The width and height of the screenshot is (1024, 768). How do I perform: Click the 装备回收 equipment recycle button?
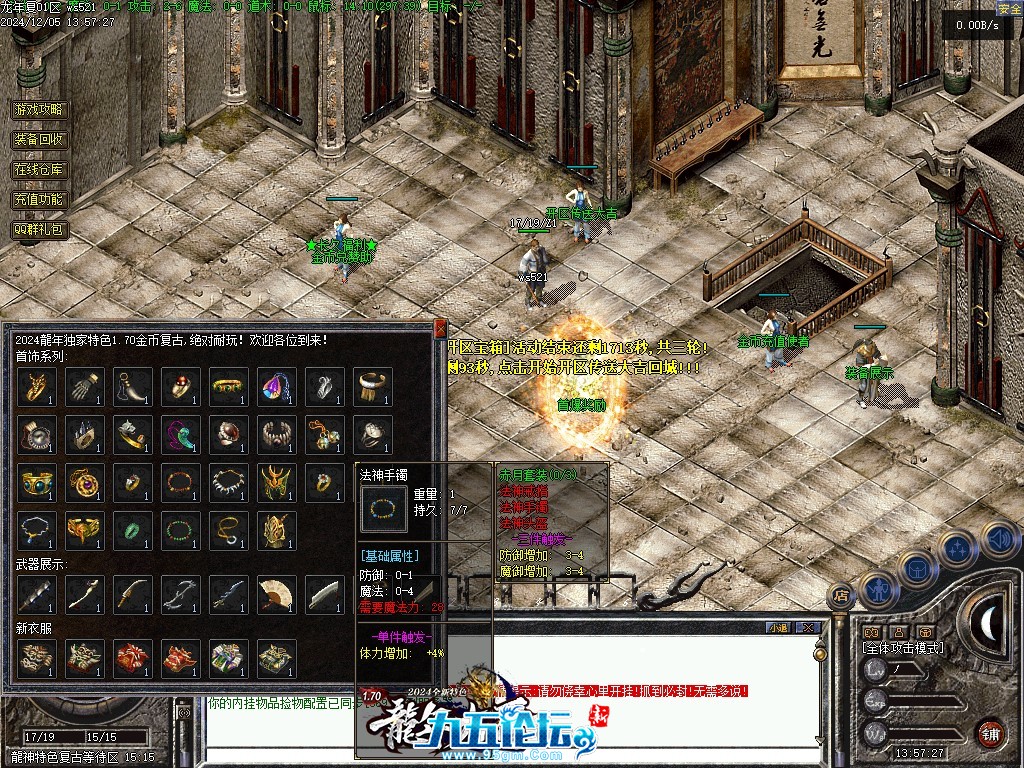(x=40, y=140)
